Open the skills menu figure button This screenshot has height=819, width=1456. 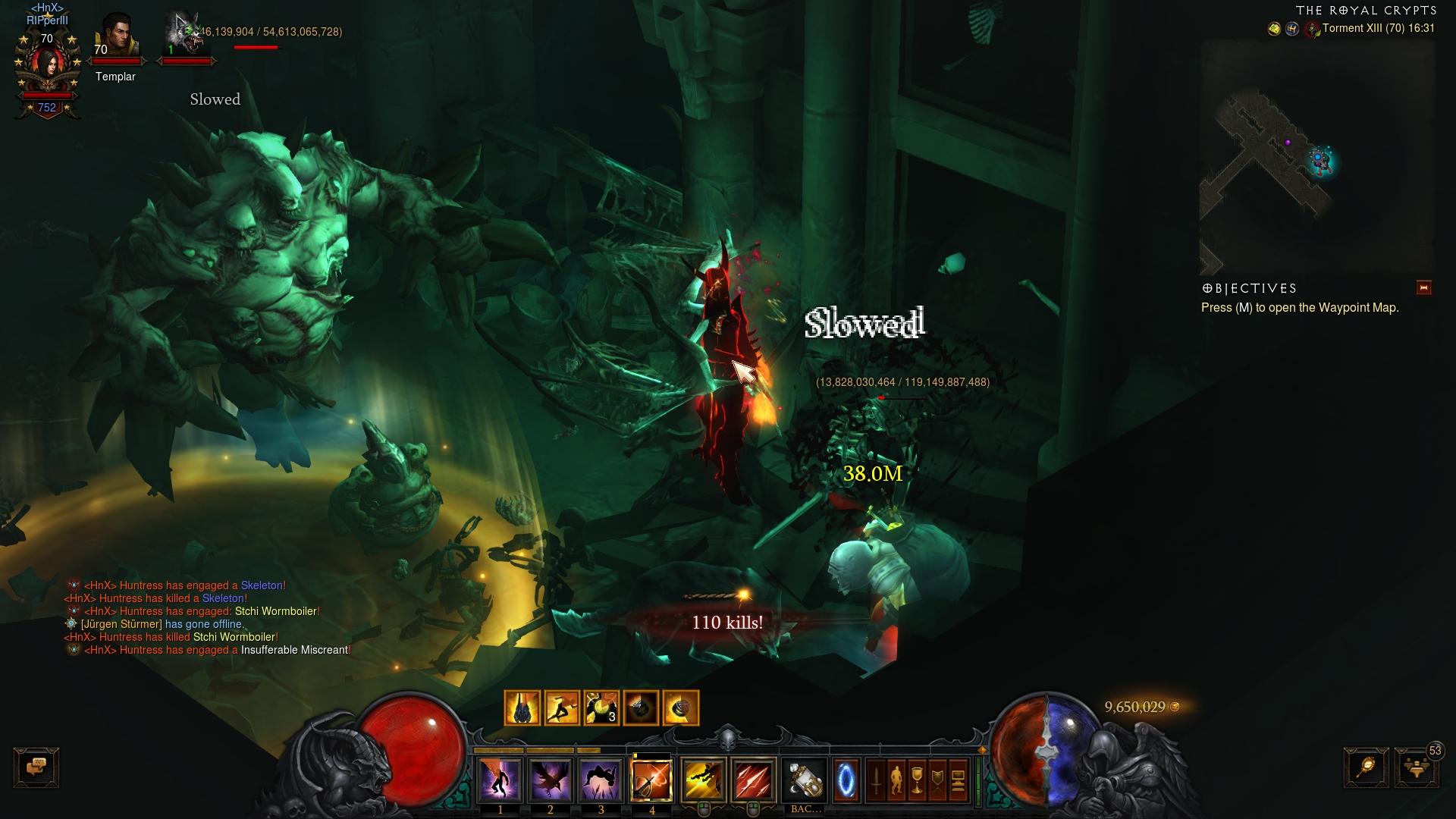coord(896,780)
